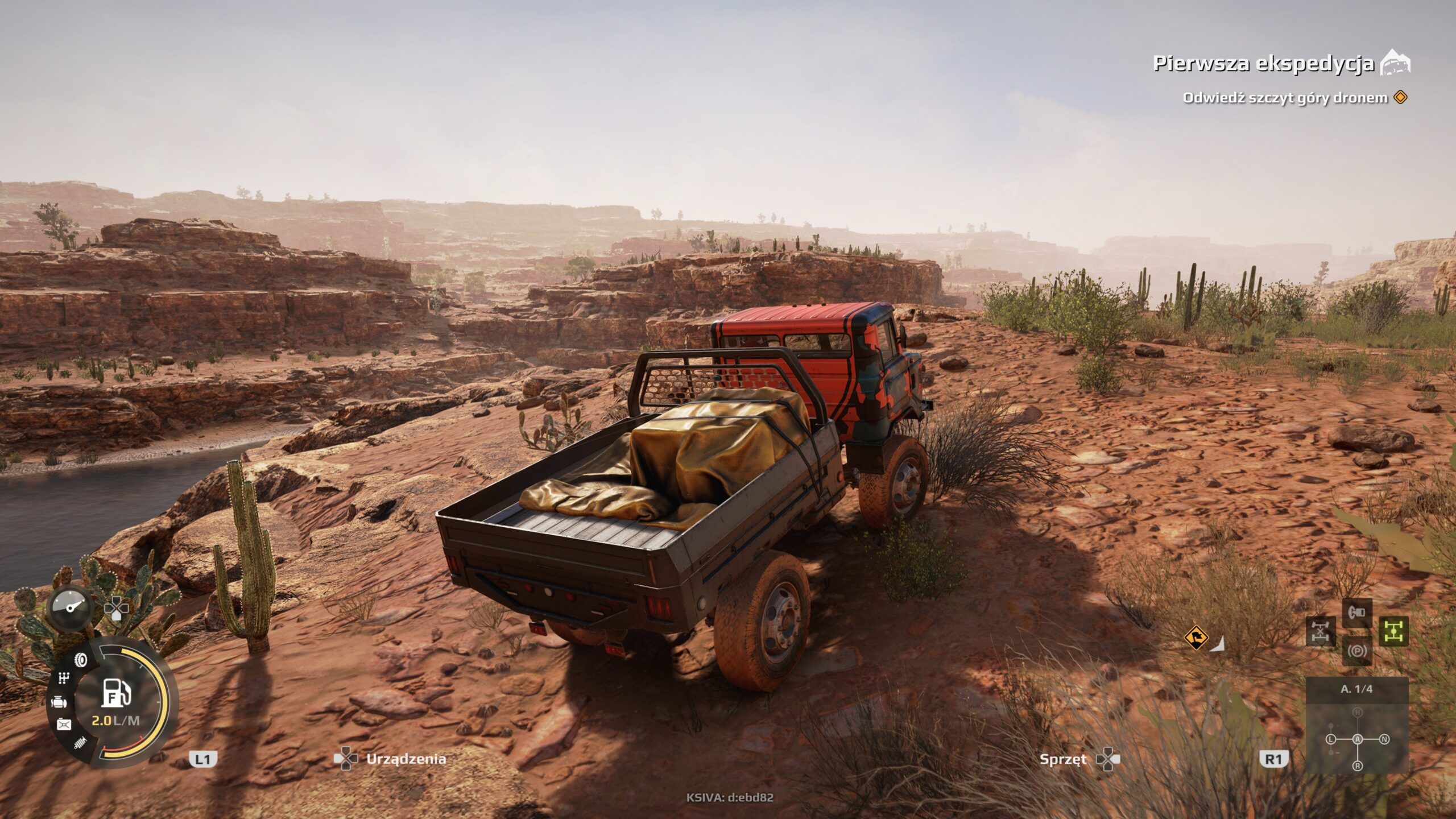This screenshot has width=1456, height=819.
Task: Open the engine status icon
Action: point(60,701)
